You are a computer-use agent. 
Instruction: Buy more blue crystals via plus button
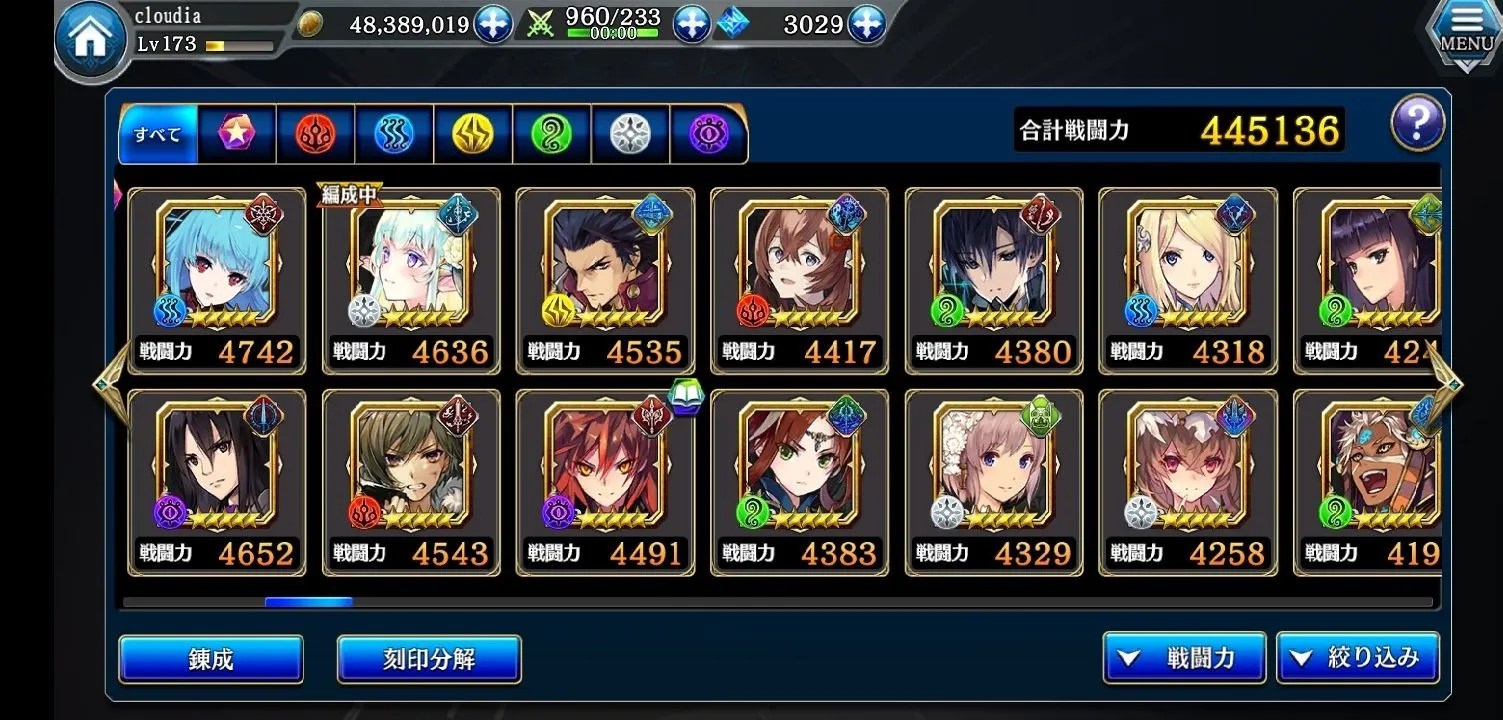click(866, 25)
